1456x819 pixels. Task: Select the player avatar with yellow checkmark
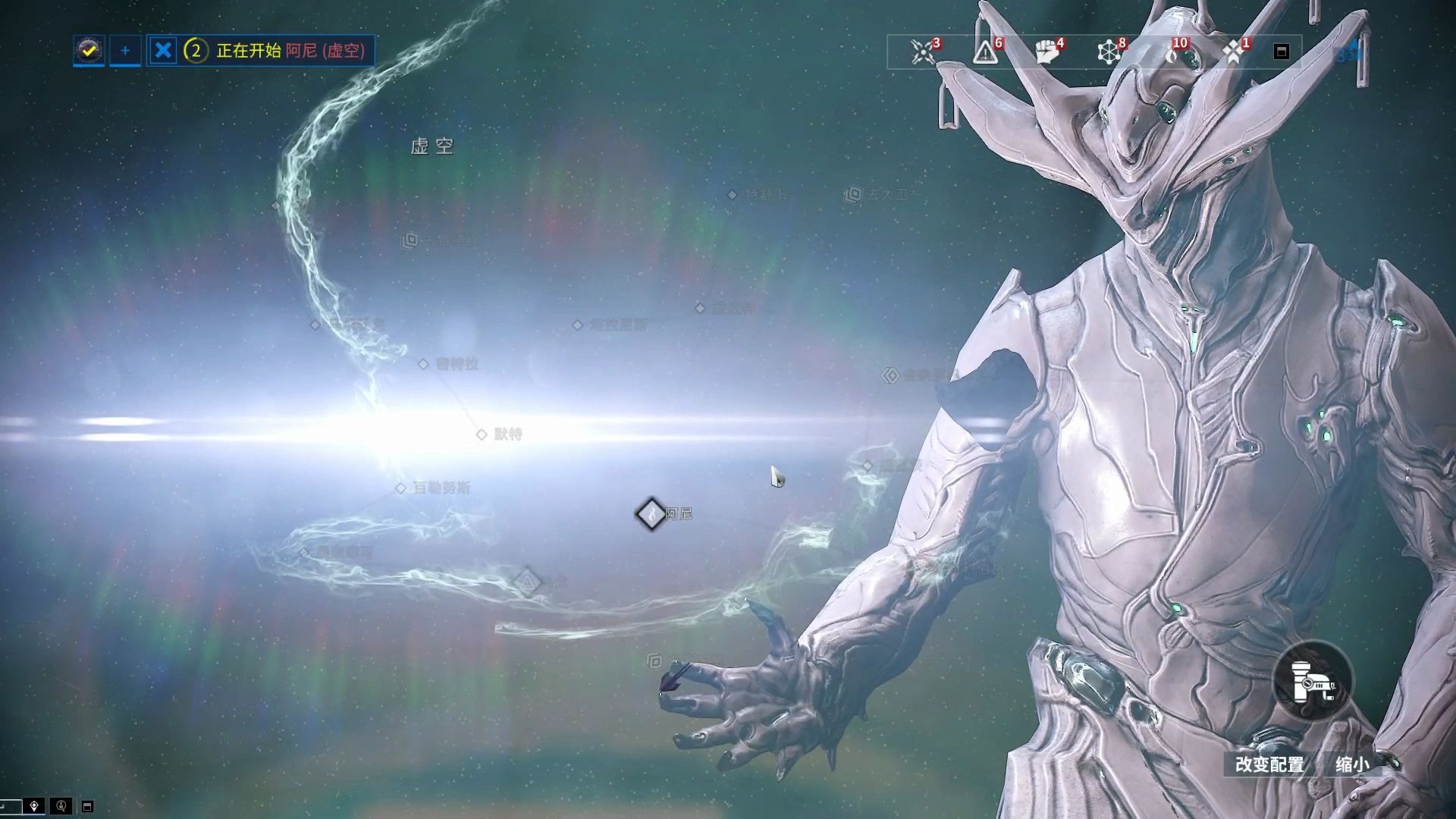coord(89,51)
